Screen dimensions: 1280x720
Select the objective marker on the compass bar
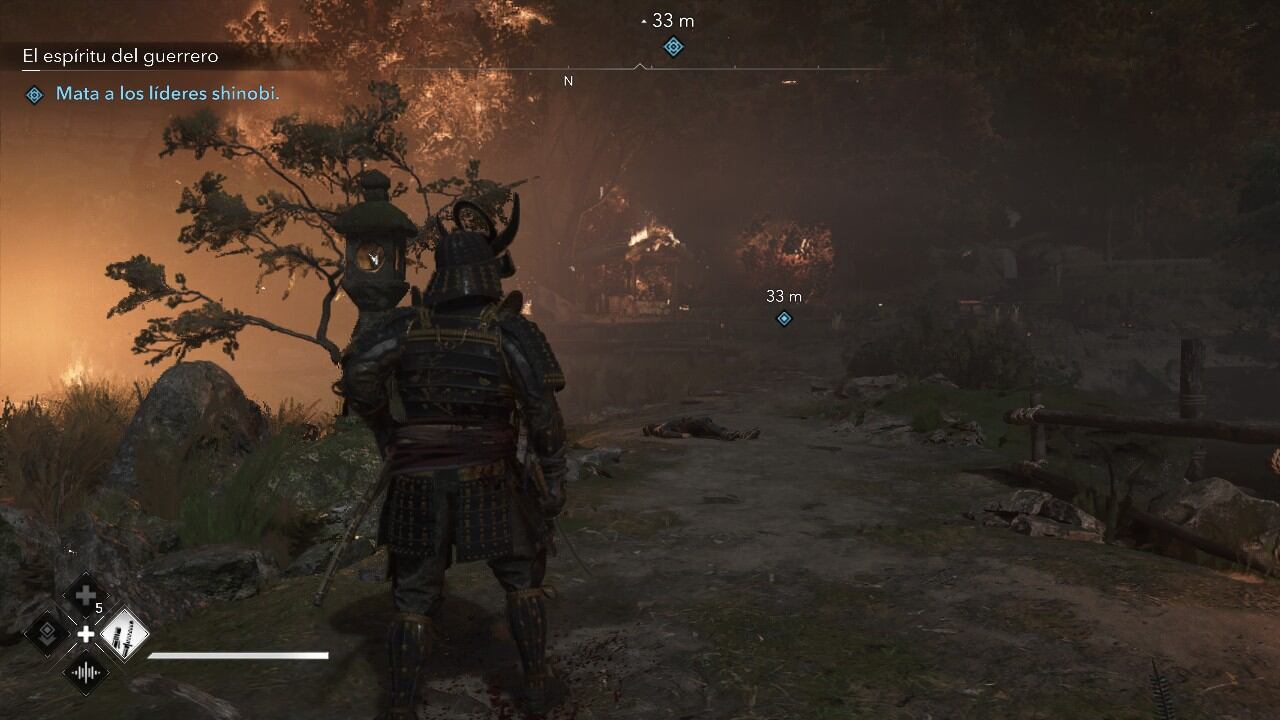click(673, 46)
